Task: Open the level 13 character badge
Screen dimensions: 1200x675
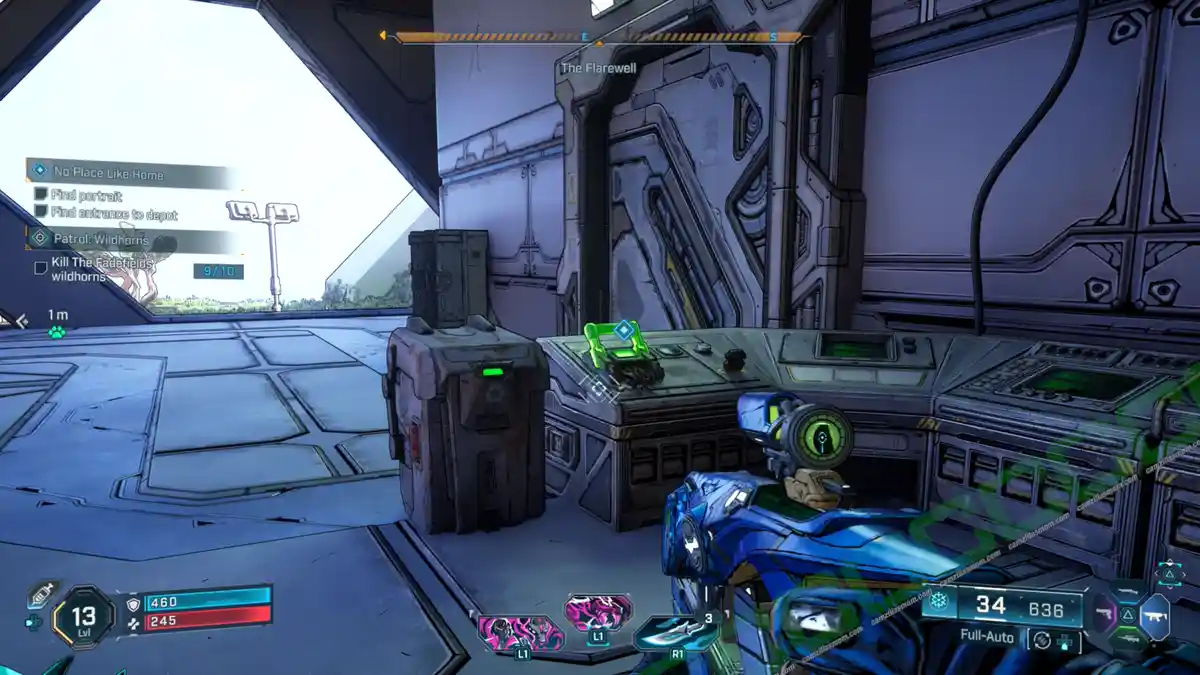Action: (x=83, y=617)
